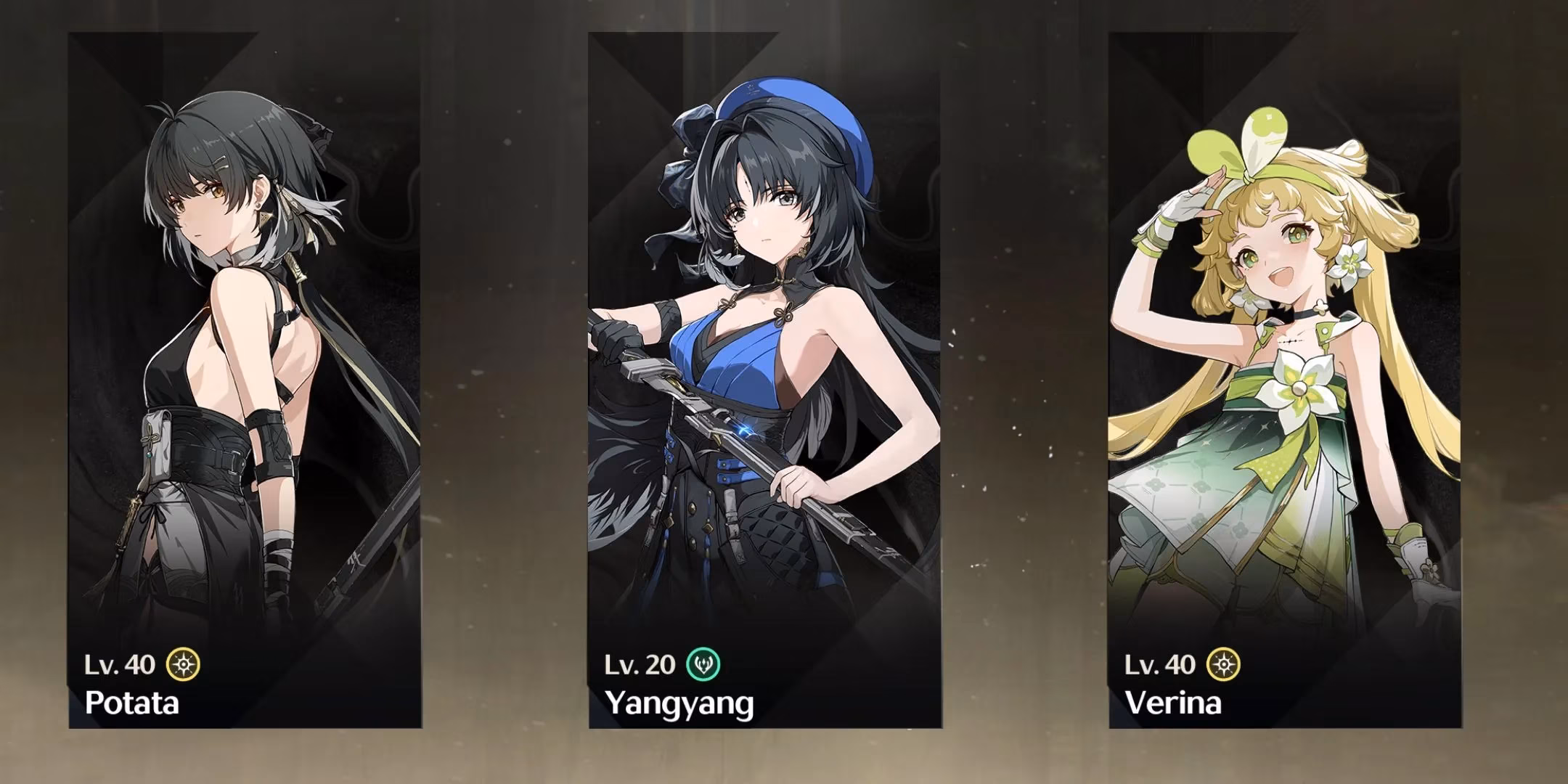Screen dimensions: 1568x784
Task: Pick the Verina character card
Action: [1284, 380]
